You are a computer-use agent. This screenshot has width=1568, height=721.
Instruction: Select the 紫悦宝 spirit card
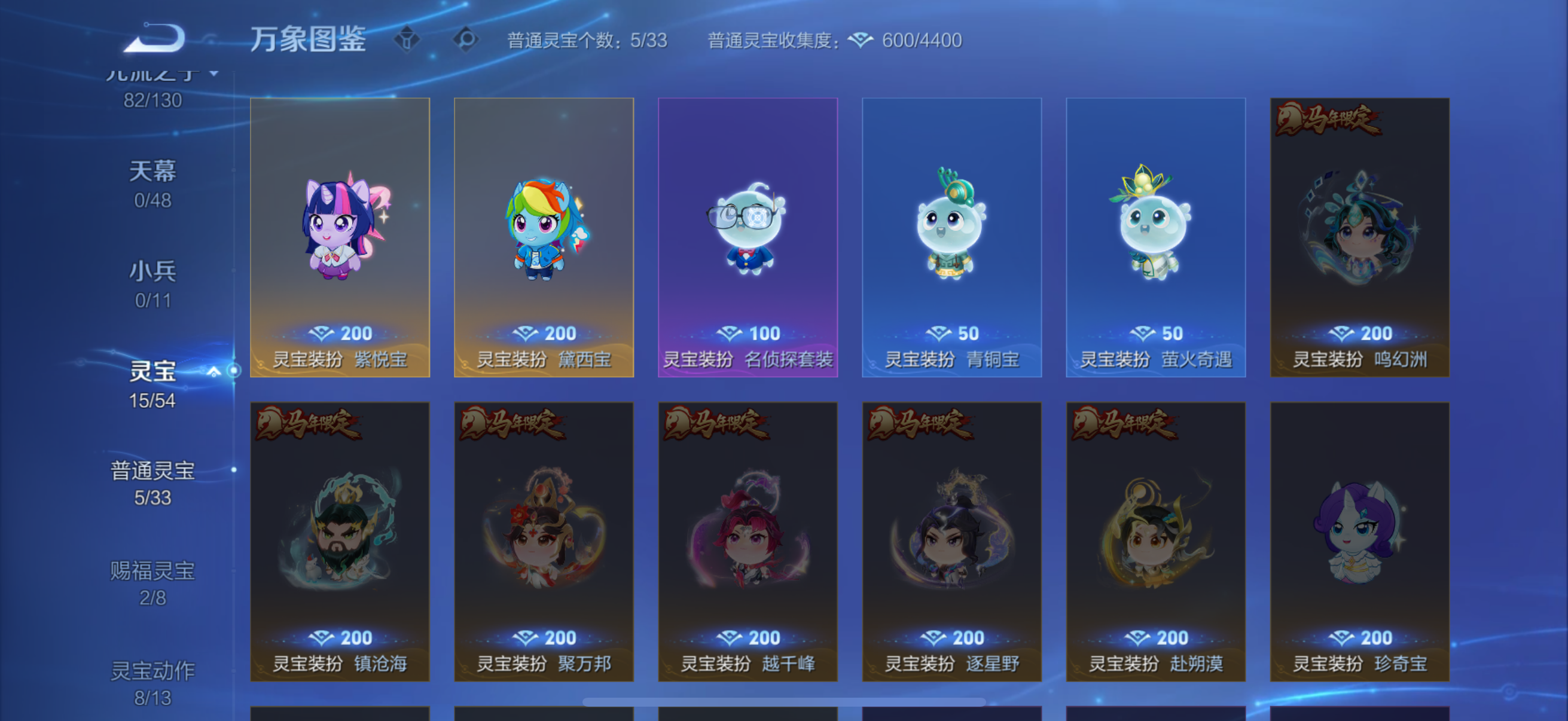[340, 237]
